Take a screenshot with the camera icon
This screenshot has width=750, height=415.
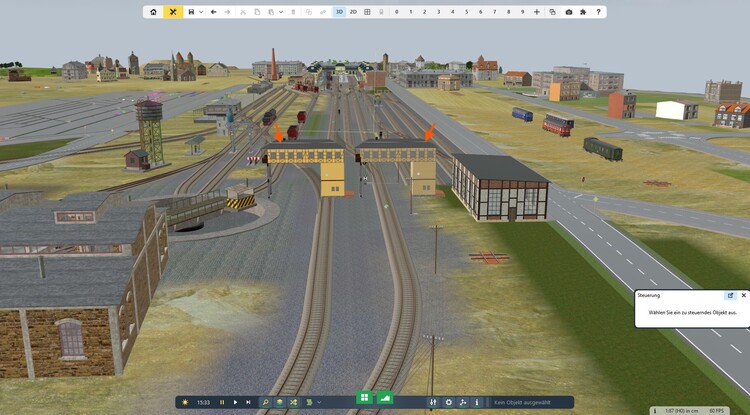(569, 12)
